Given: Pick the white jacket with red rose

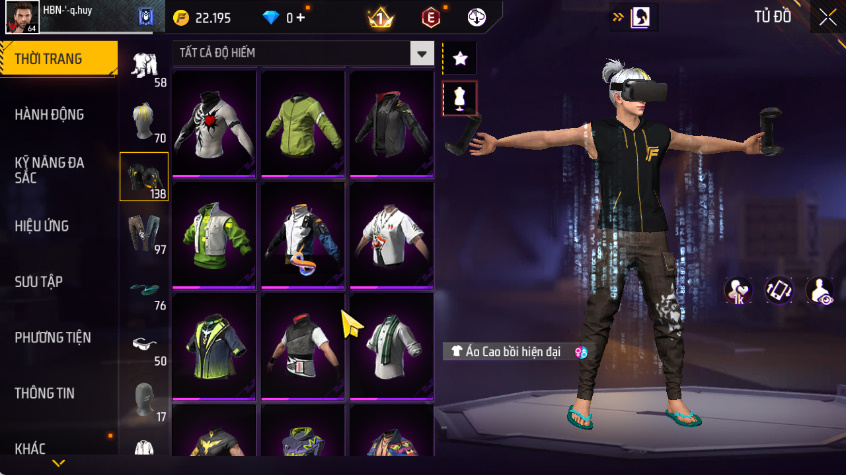Looking at the screenshot, I should [214, 123].
